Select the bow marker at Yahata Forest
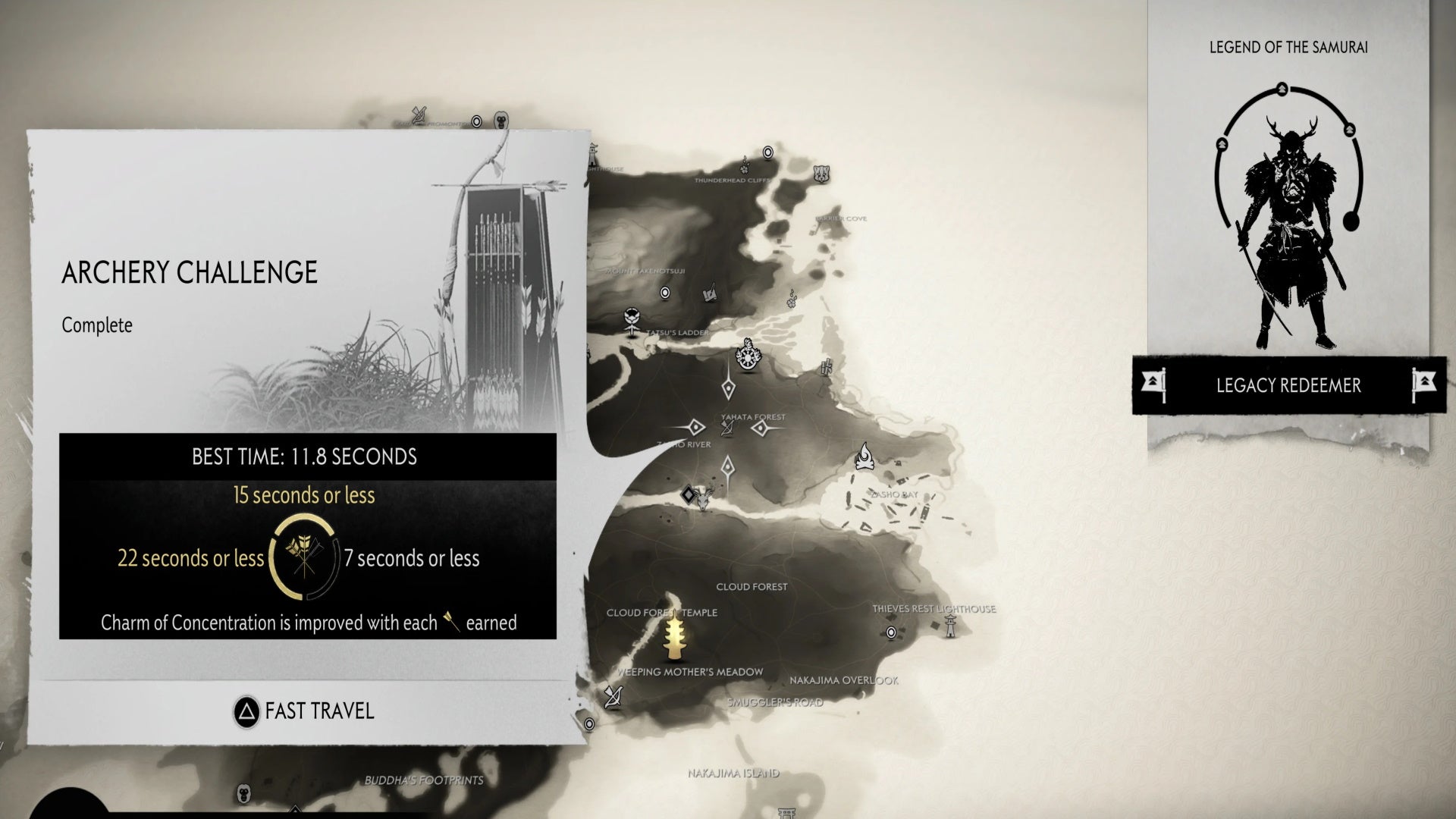Viewport: 1456px width, 819px height. point(727,429)
